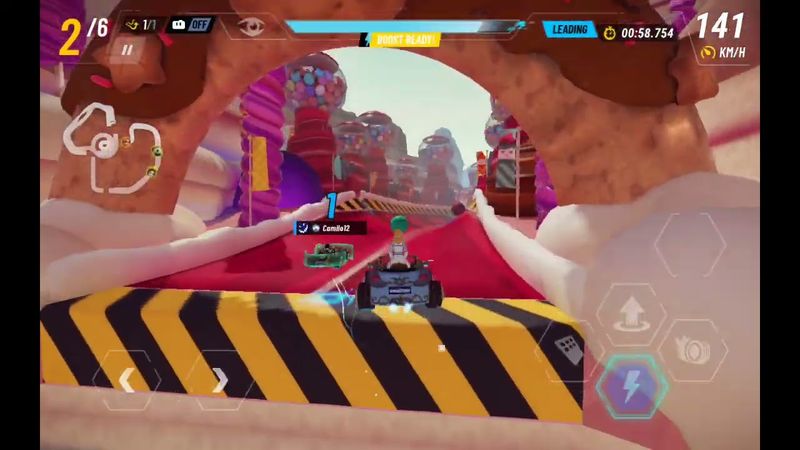Viewport: 800px width, 450px height.
Task: Use the tire drift button
Action: point(693,350)
